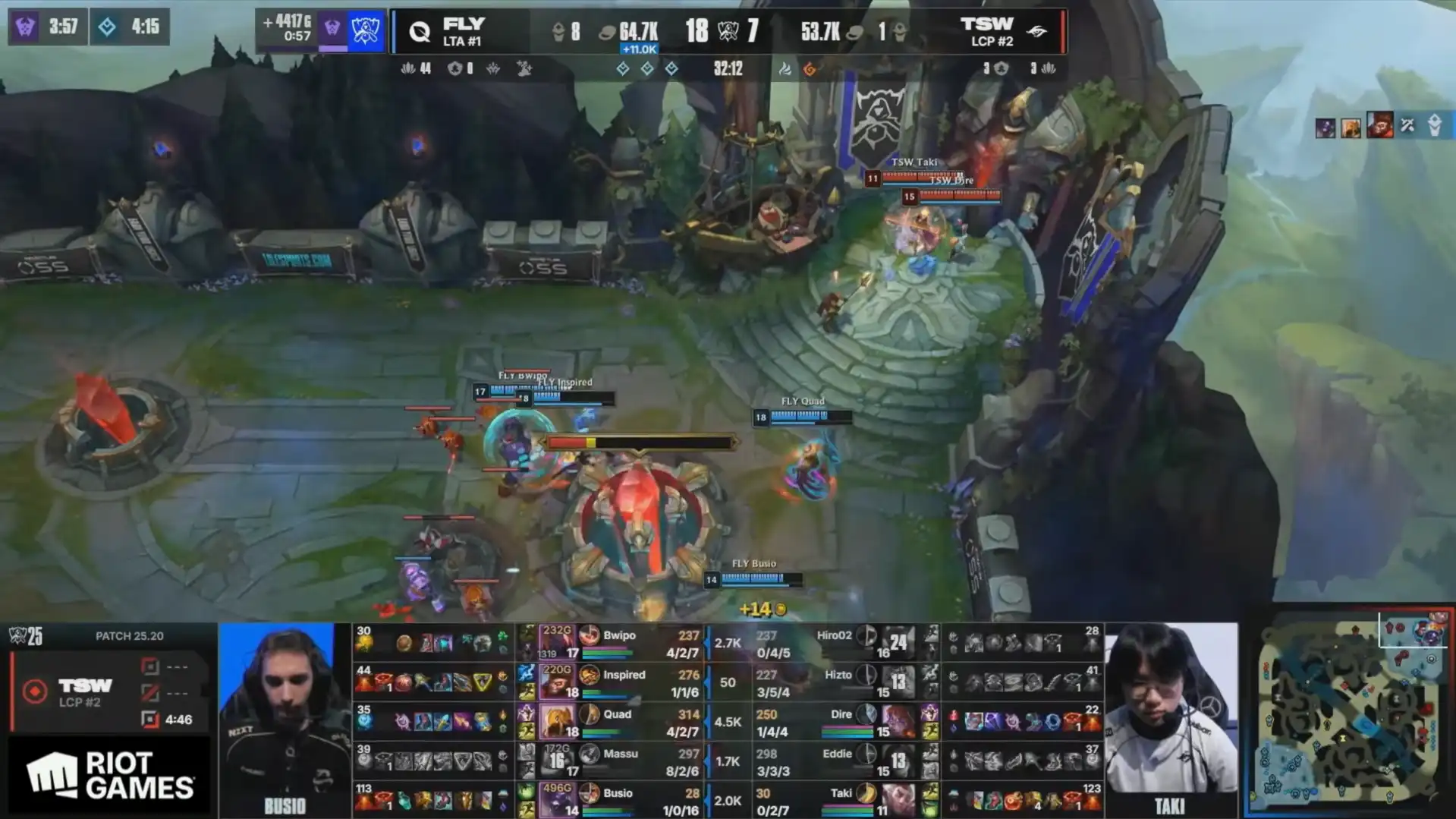Choose Inspired's champion portrait on scoreboard
Viewport: 1456px width, 819px height.
(556, 682)
